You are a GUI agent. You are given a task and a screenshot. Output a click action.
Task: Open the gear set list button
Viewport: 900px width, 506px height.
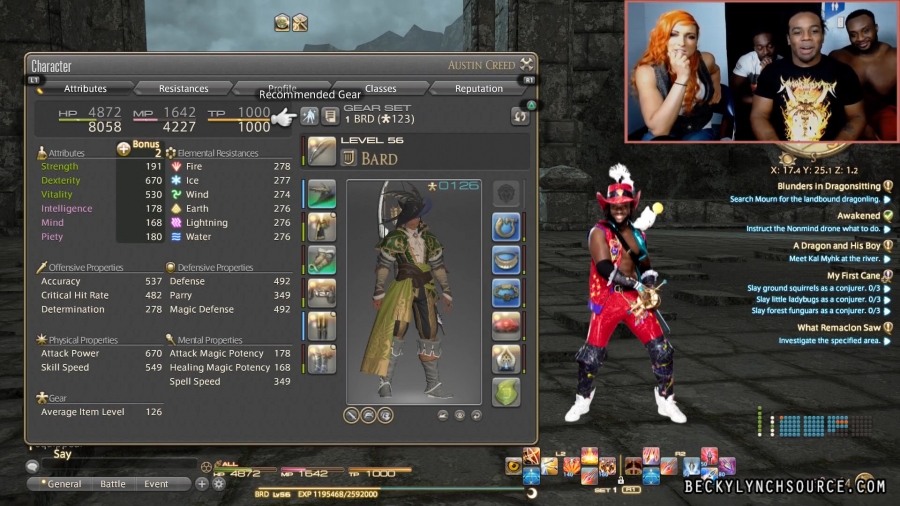coord(329,116)
